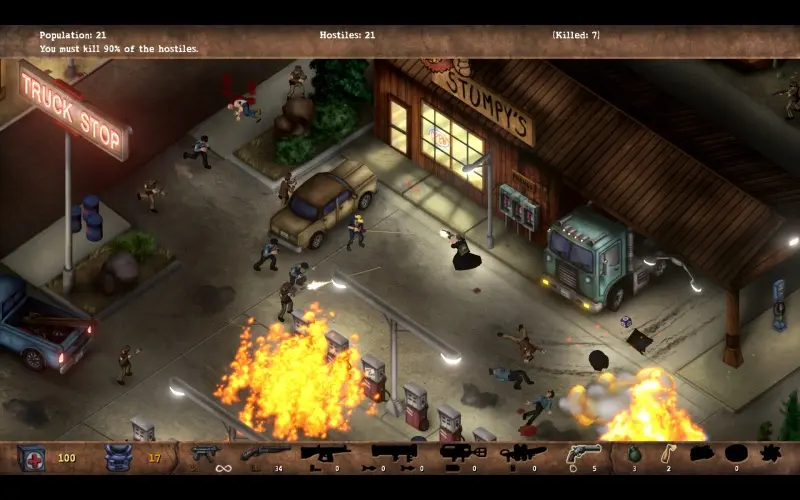Select the silhouetted assault rifle slot
Screen dimensions: 800x500
coord(325,453)
